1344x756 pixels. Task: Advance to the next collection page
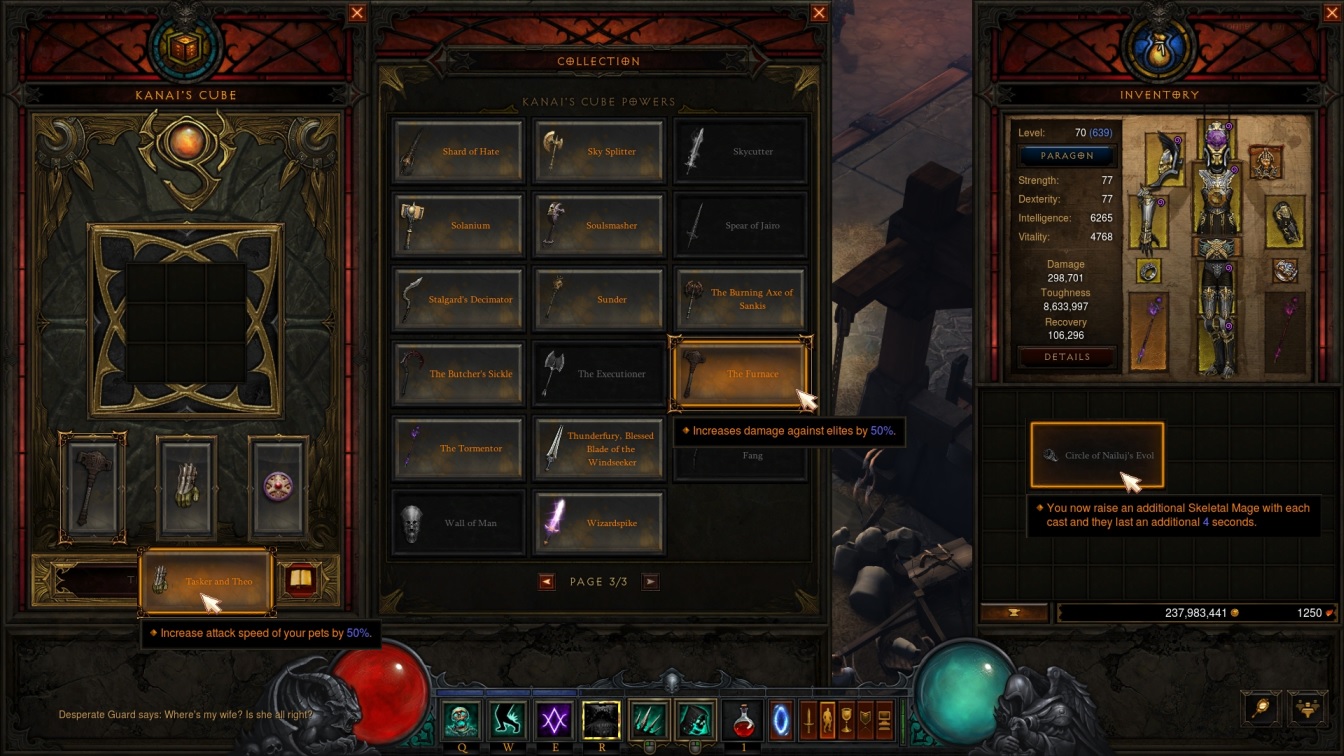[650, 582]
